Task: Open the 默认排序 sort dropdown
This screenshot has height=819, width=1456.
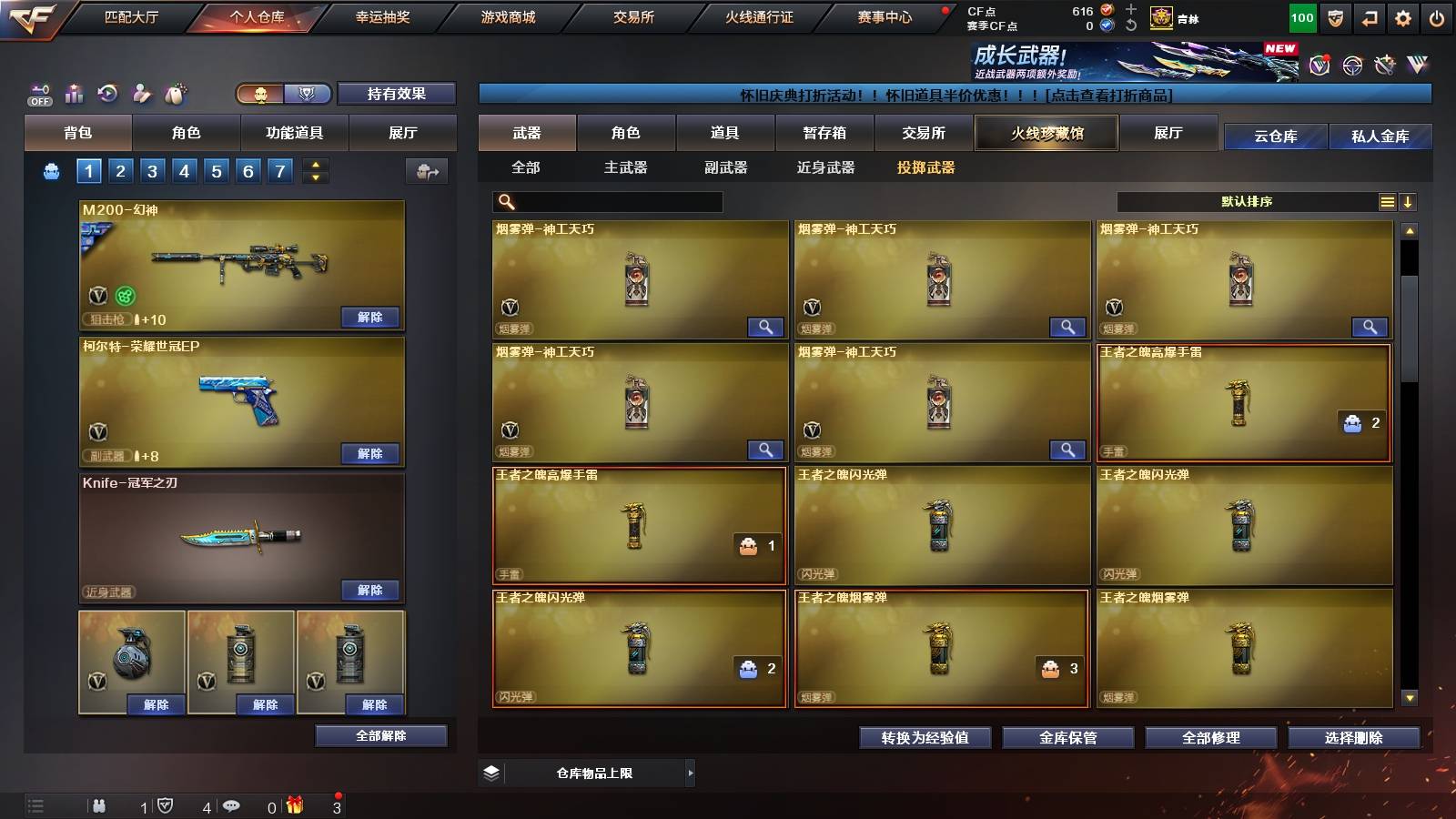Action: pyautogui.click(x=1247, y=201)
